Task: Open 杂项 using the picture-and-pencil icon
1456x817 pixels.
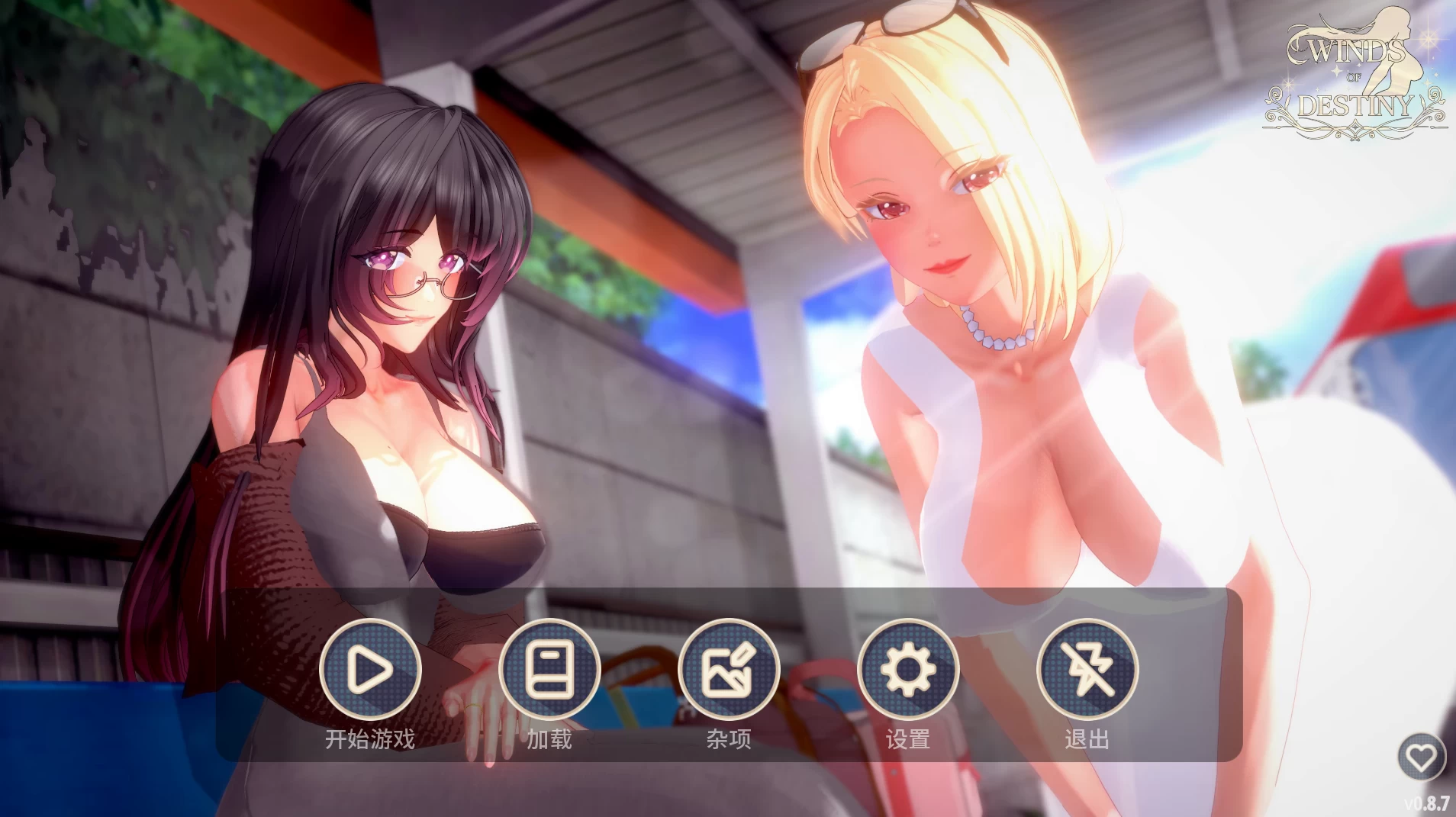Action: 728,670
